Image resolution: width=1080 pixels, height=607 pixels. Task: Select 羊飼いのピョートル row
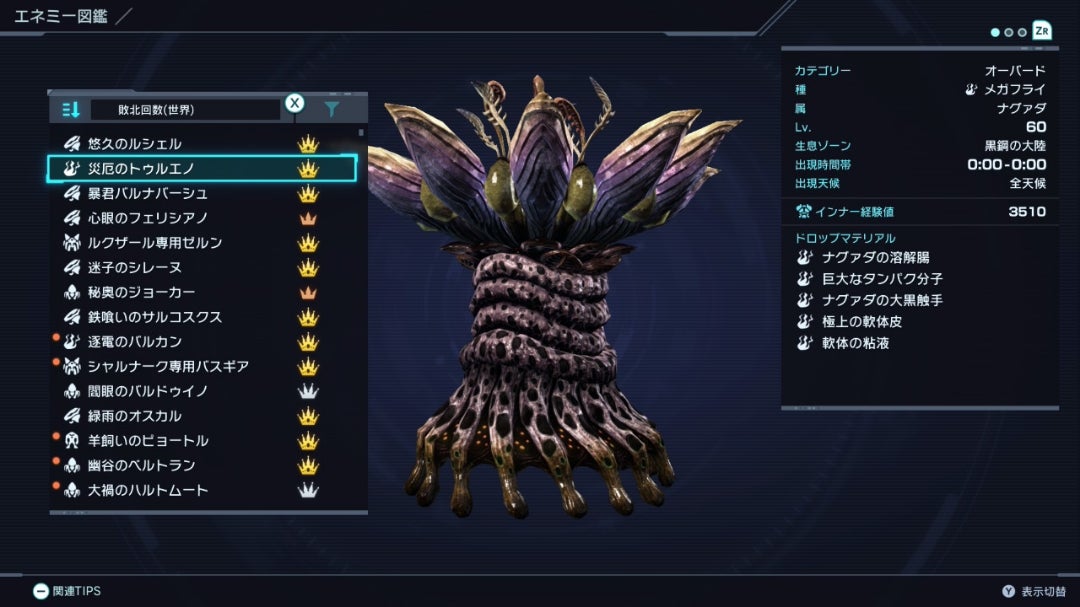pos(147,441)
